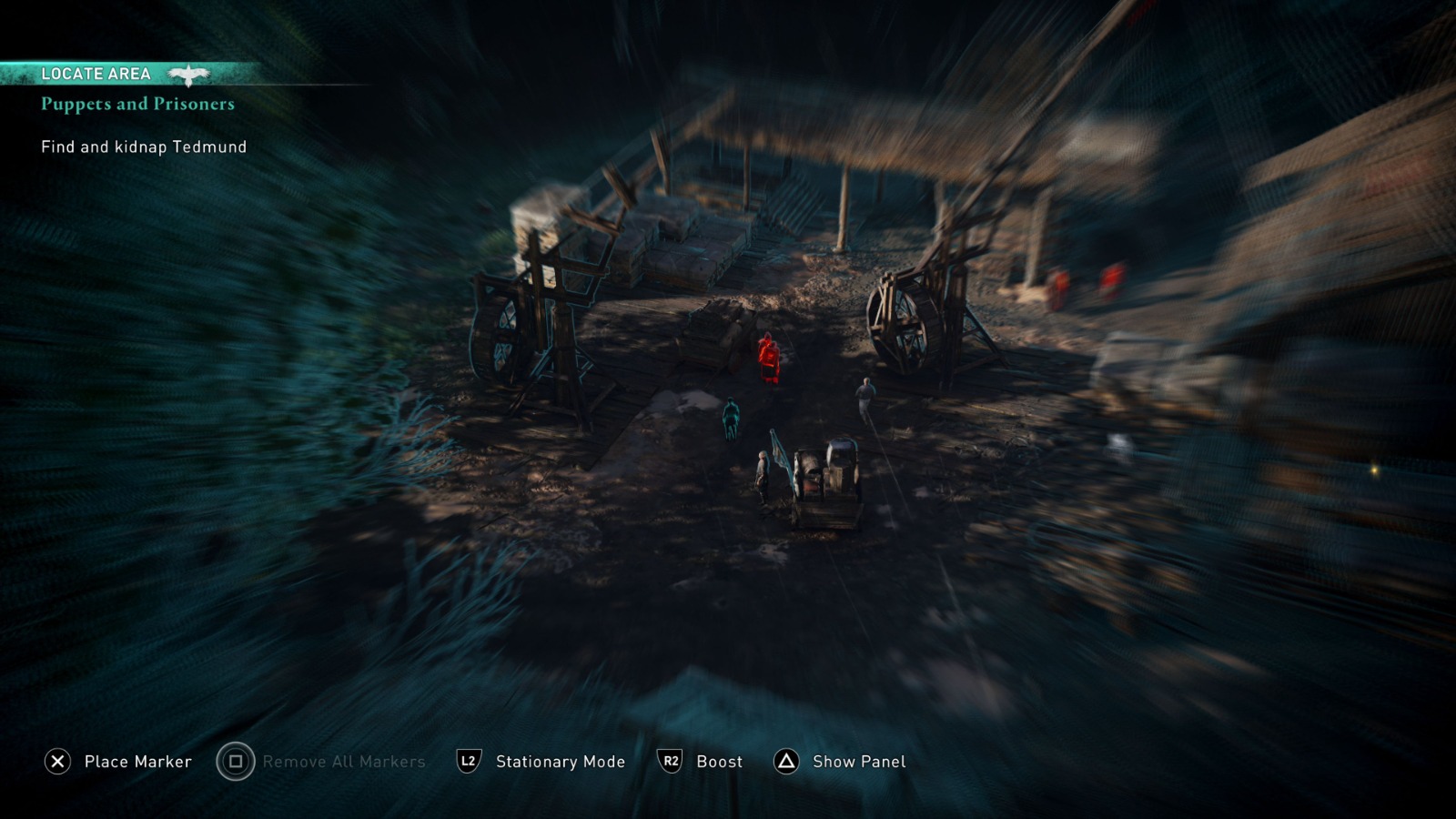
Task: Click the red-highlighted target Tedmund
Action: click(767, 355)
